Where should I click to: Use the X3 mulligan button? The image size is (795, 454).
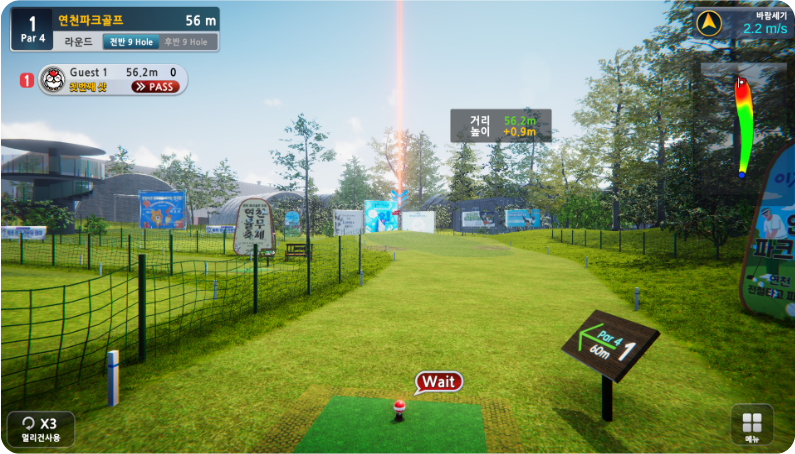coord(40,427)
